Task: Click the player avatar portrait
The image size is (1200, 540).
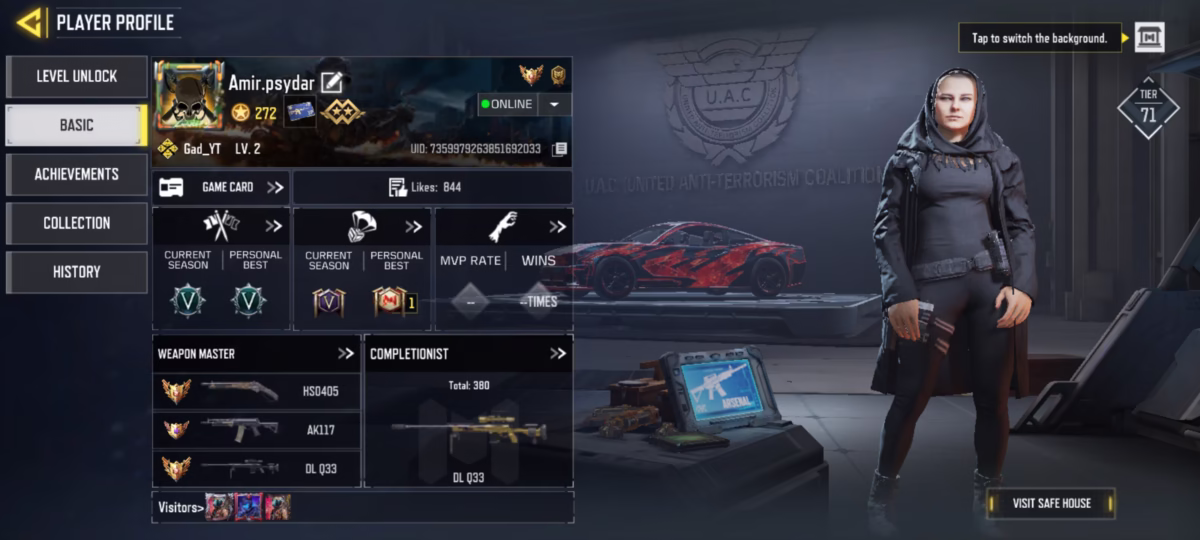Action: pos(189,96)
